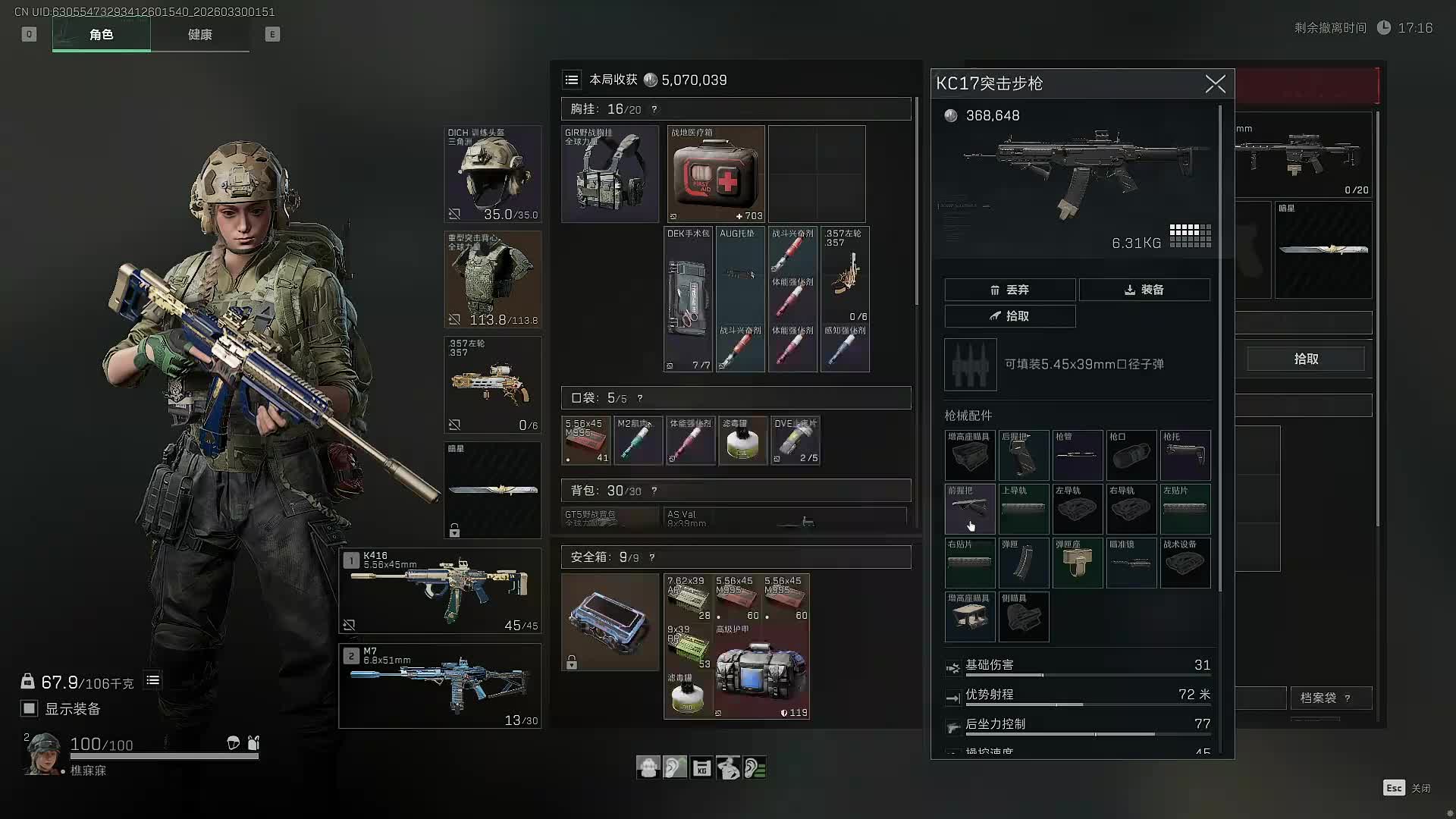
Task: Close the KC17 assault rifle panel
Action: click(x=1215, y=84)
